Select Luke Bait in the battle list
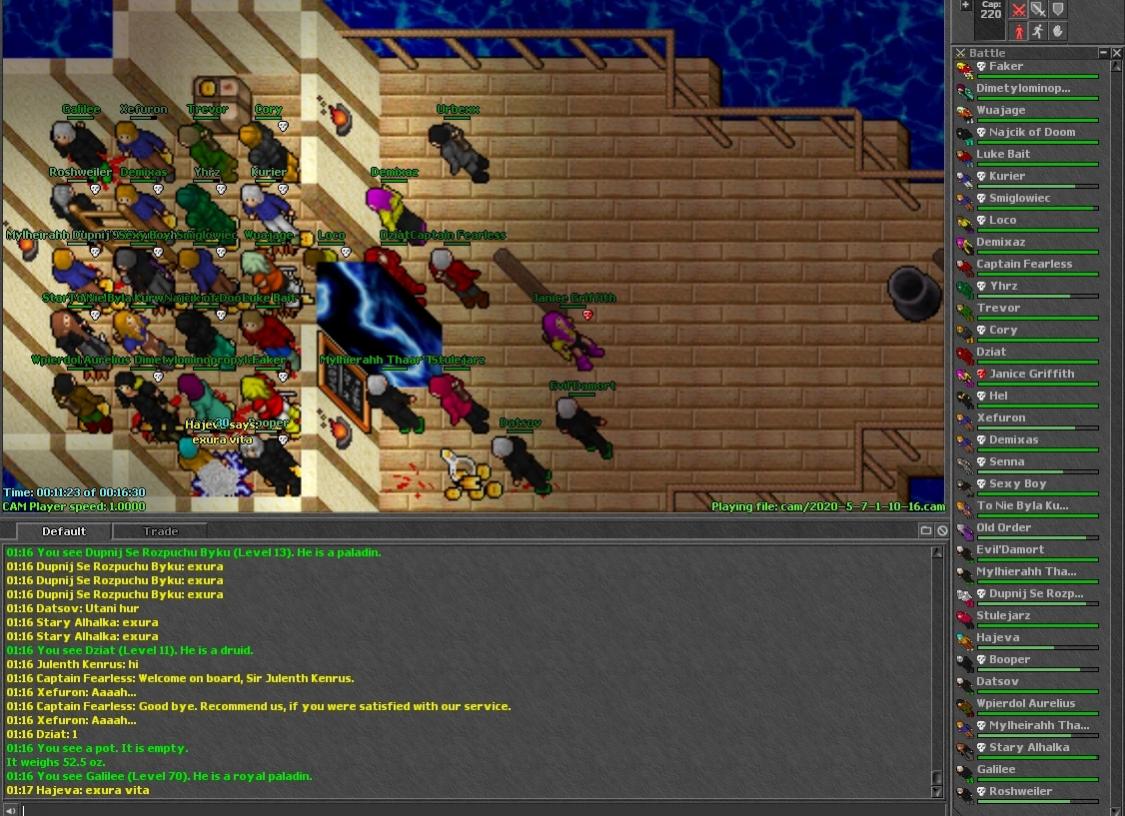 1003,155
